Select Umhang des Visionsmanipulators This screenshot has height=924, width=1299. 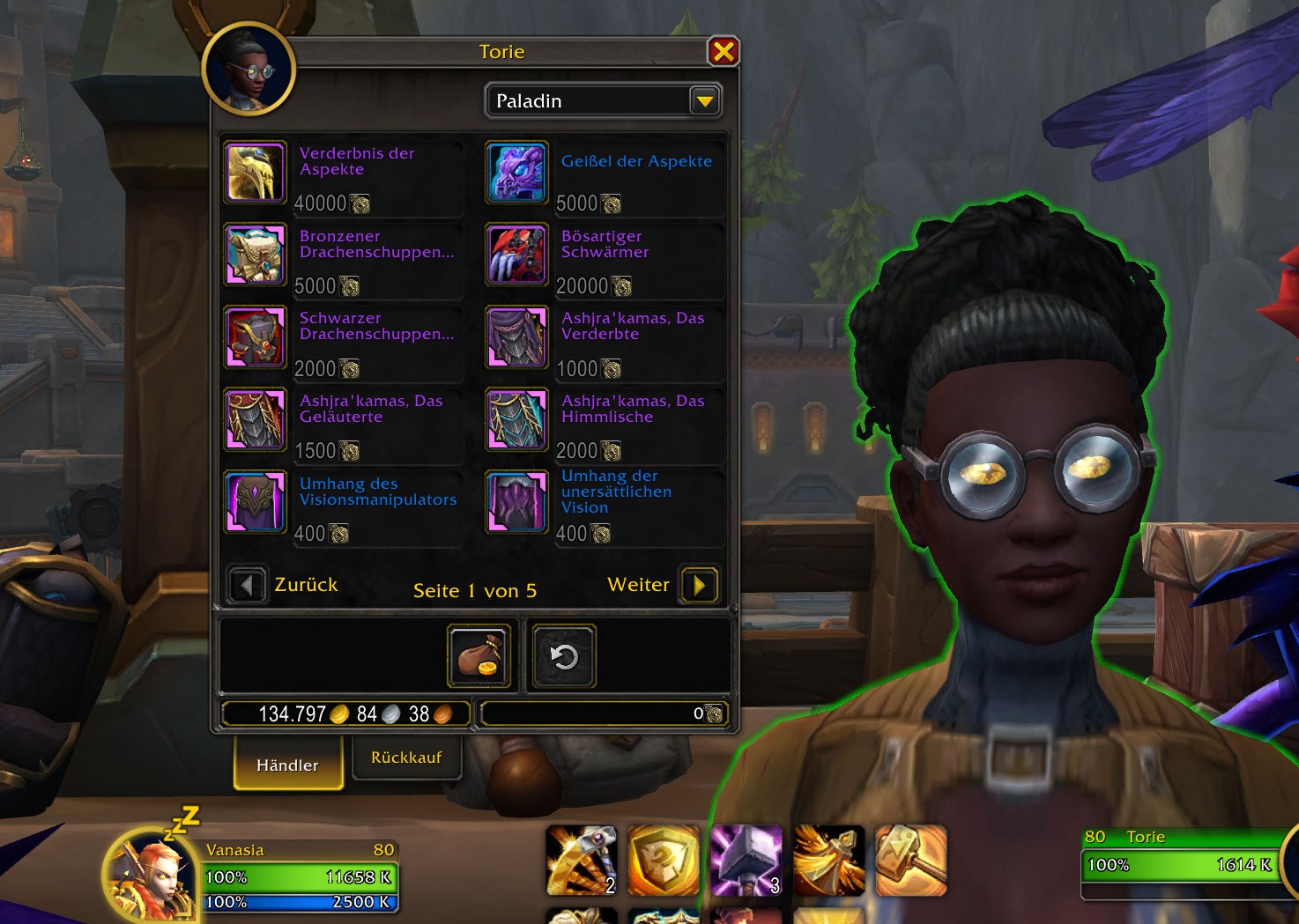click(x=256, y=503)
